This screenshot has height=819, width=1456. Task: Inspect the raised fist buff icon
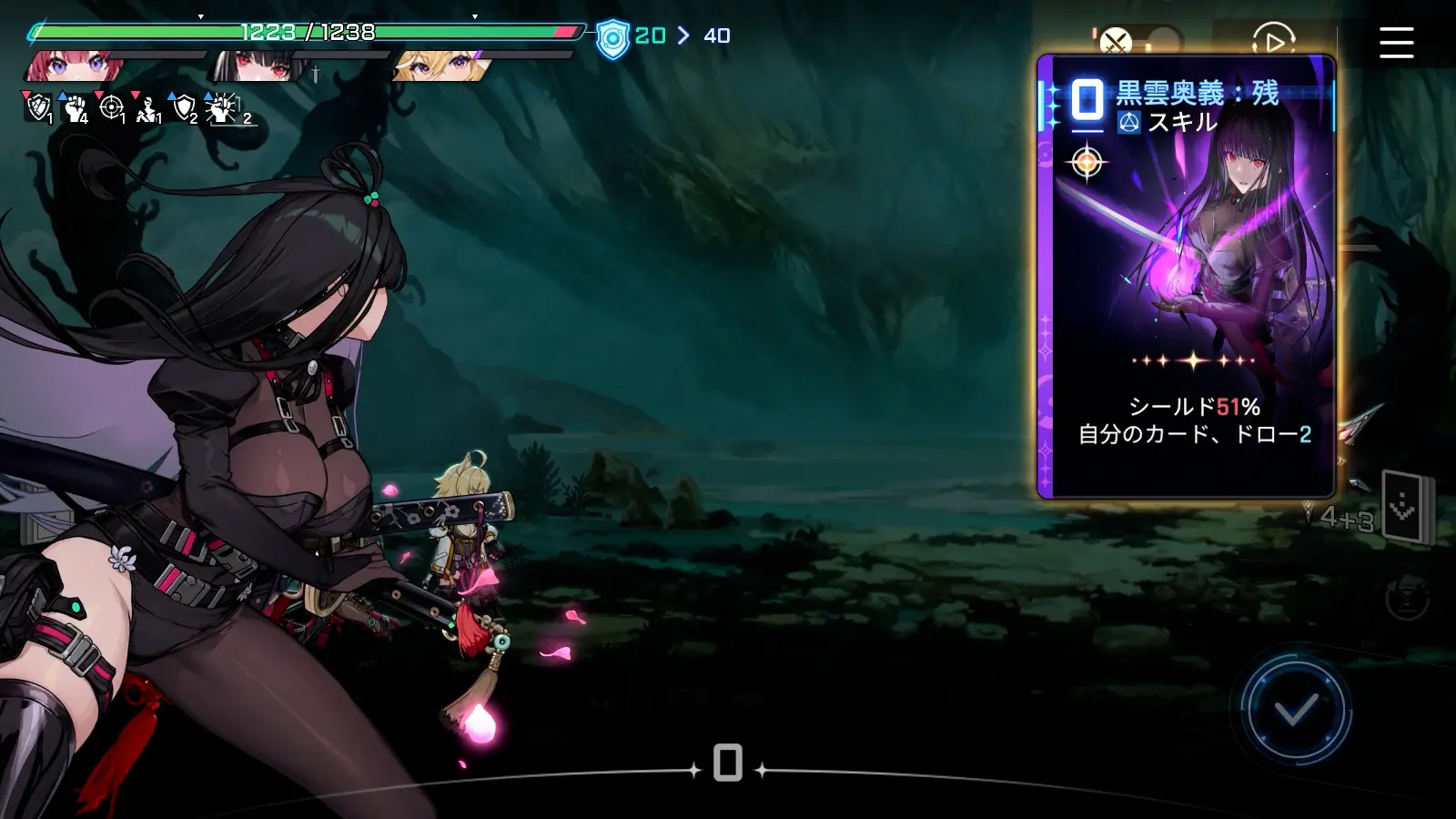(x=75, y=108)
